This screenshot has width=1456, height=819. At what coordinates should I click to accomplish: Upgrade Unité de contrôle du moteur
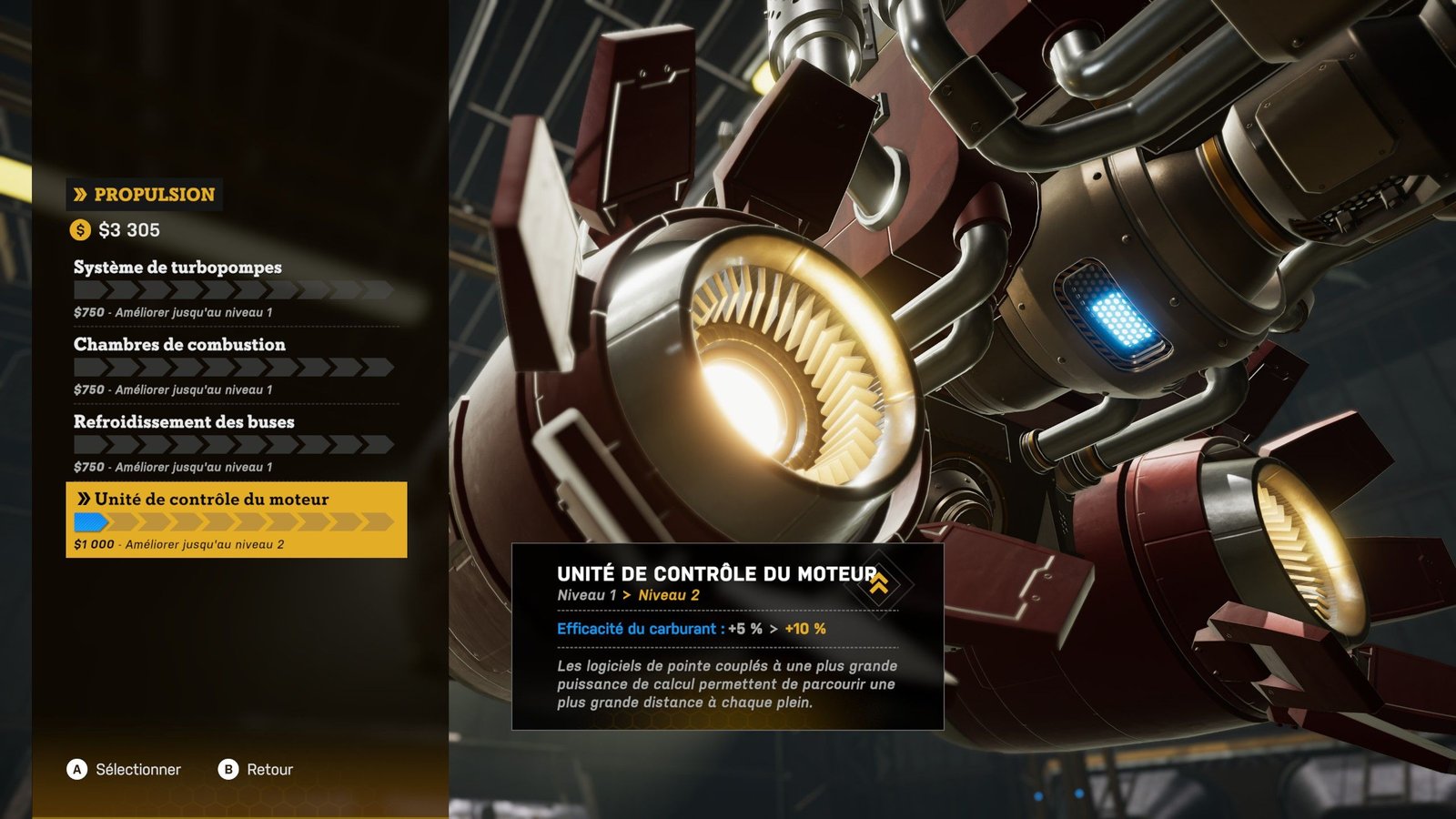pos(236,520)
